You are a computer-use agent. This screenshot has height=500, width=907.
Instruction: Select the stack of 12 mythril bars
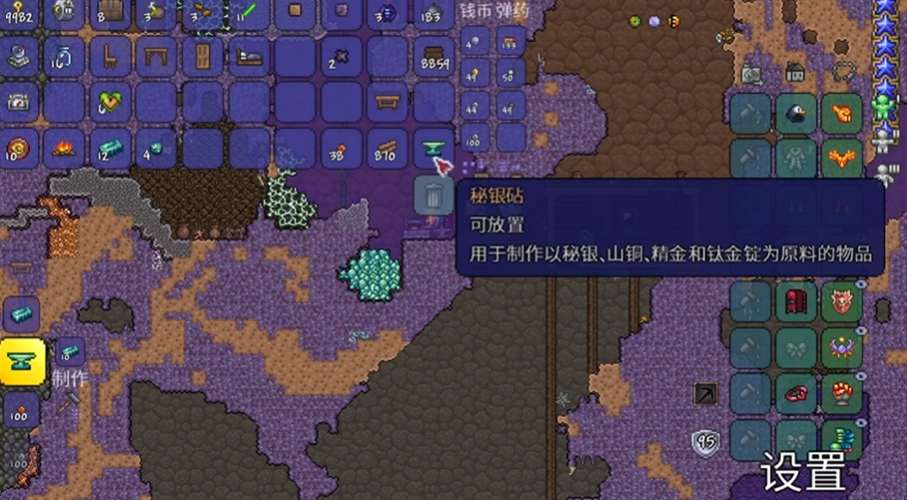[112, 150]
